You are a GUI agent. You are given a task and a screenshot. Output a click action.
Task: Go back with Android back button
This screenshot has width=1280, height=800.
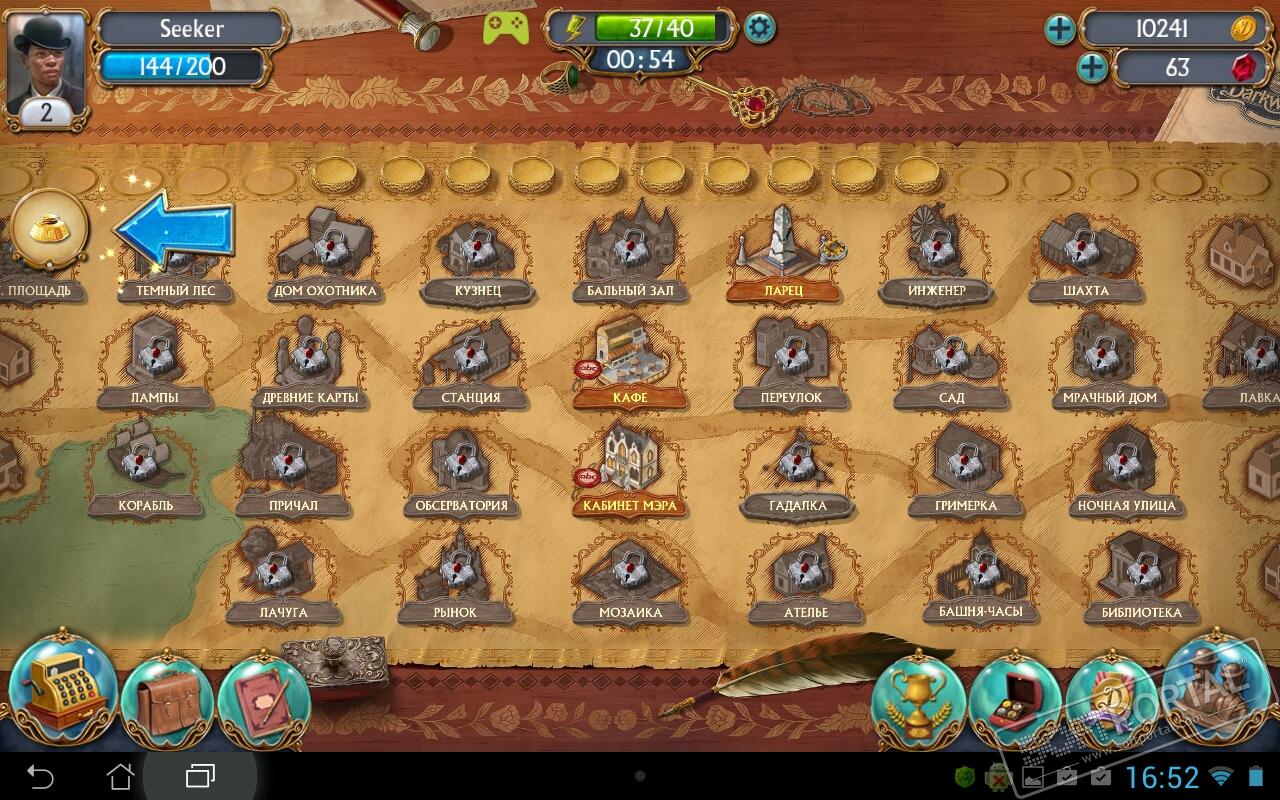40,776
